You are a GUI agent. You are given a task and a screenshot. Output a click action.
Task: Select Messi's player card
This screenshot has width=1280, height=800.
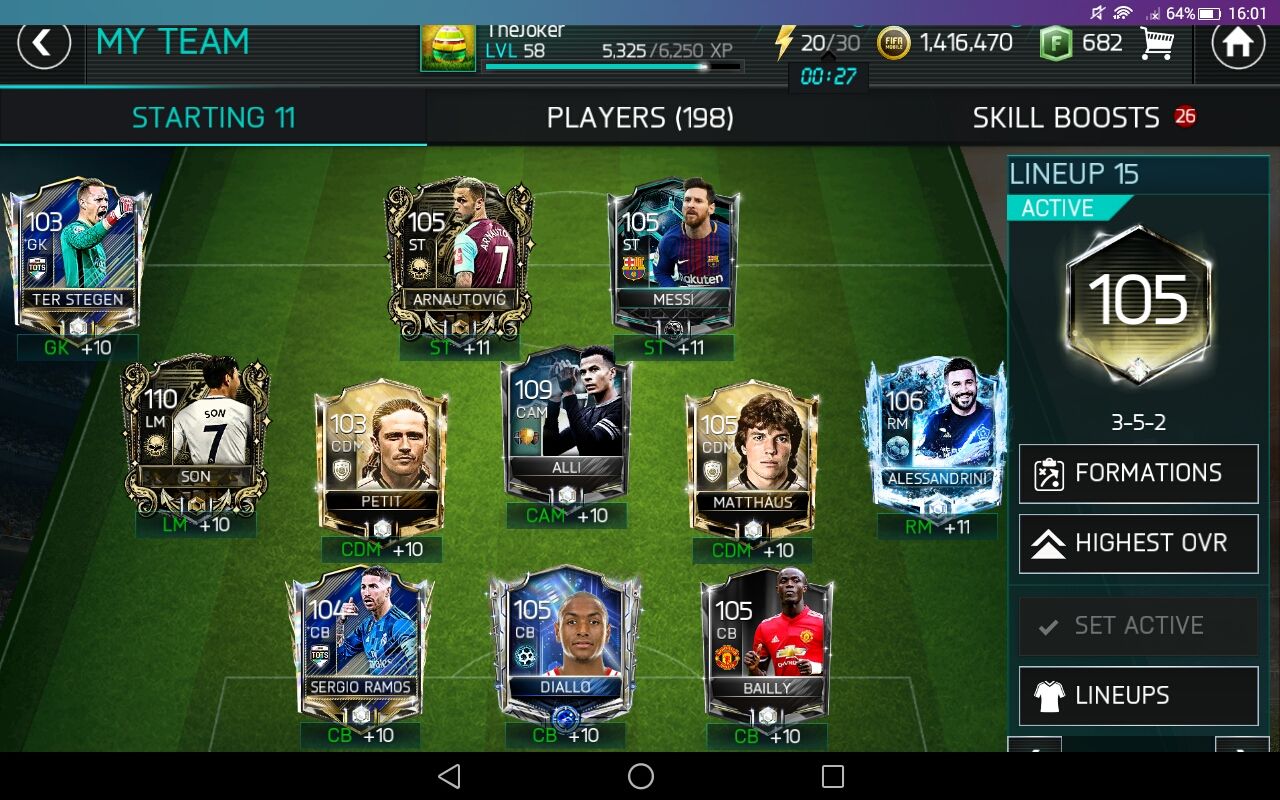pyautogui.click(x=674, y=250)
